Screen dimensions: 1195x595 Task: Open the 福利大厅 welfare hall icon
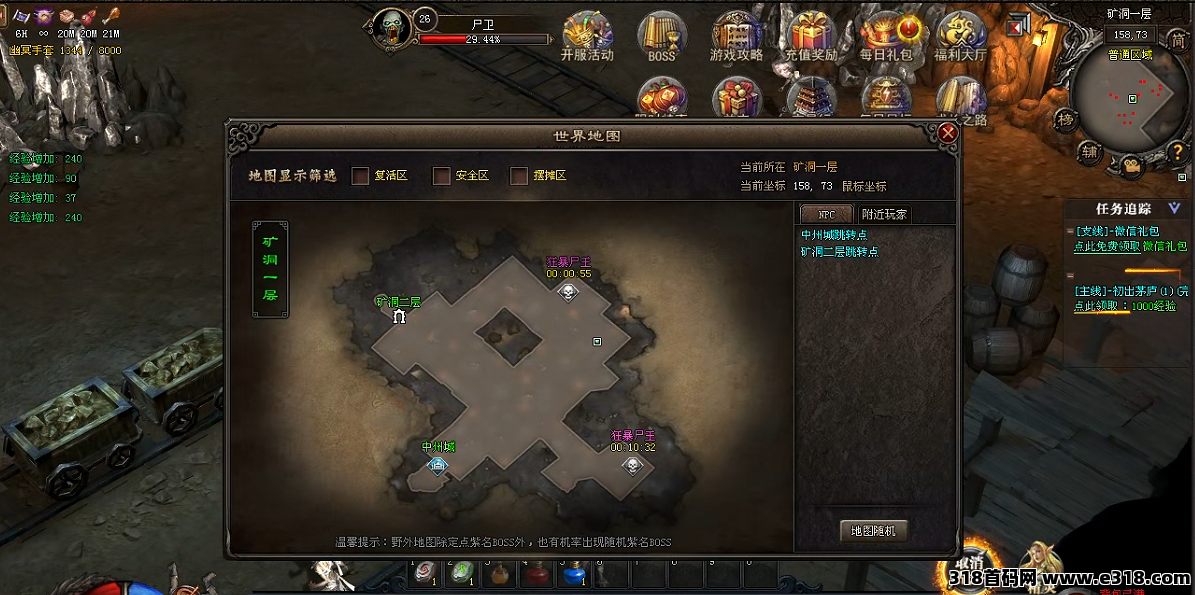pos(960,36)
